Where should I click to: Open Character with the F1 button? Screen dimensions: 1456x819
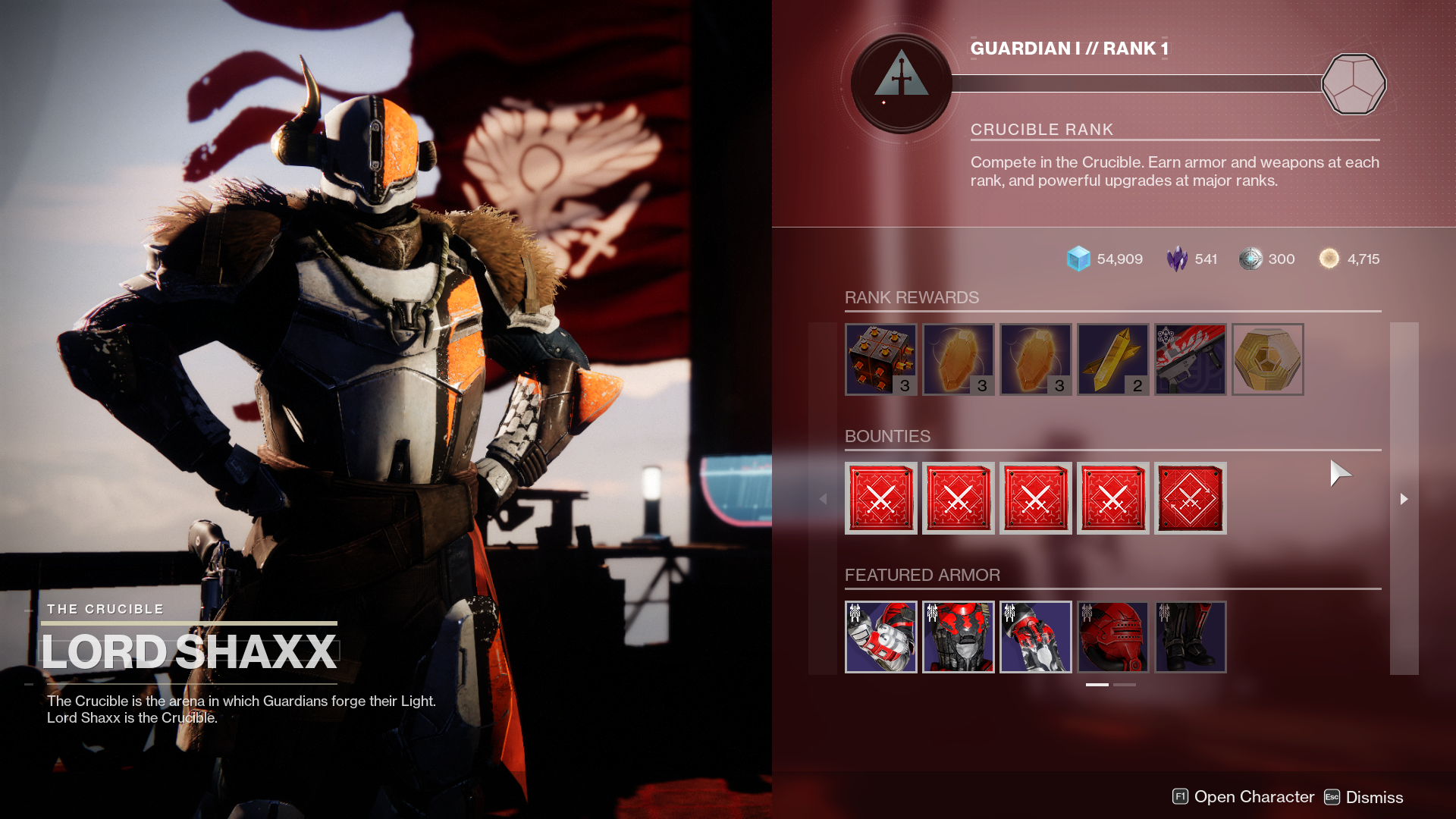click(1181, 797)
